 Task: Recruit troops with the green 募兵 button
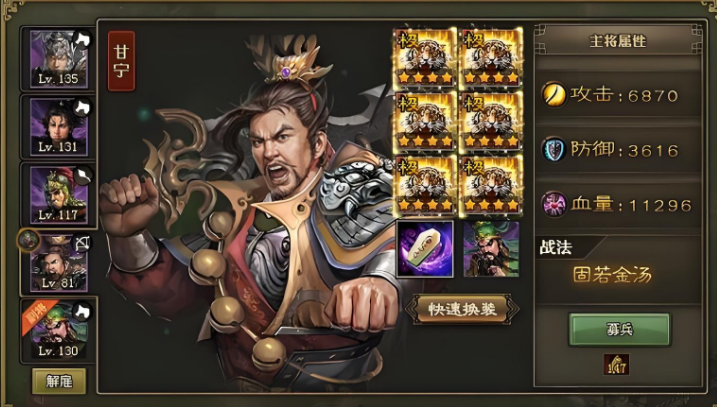click(619, 328)
